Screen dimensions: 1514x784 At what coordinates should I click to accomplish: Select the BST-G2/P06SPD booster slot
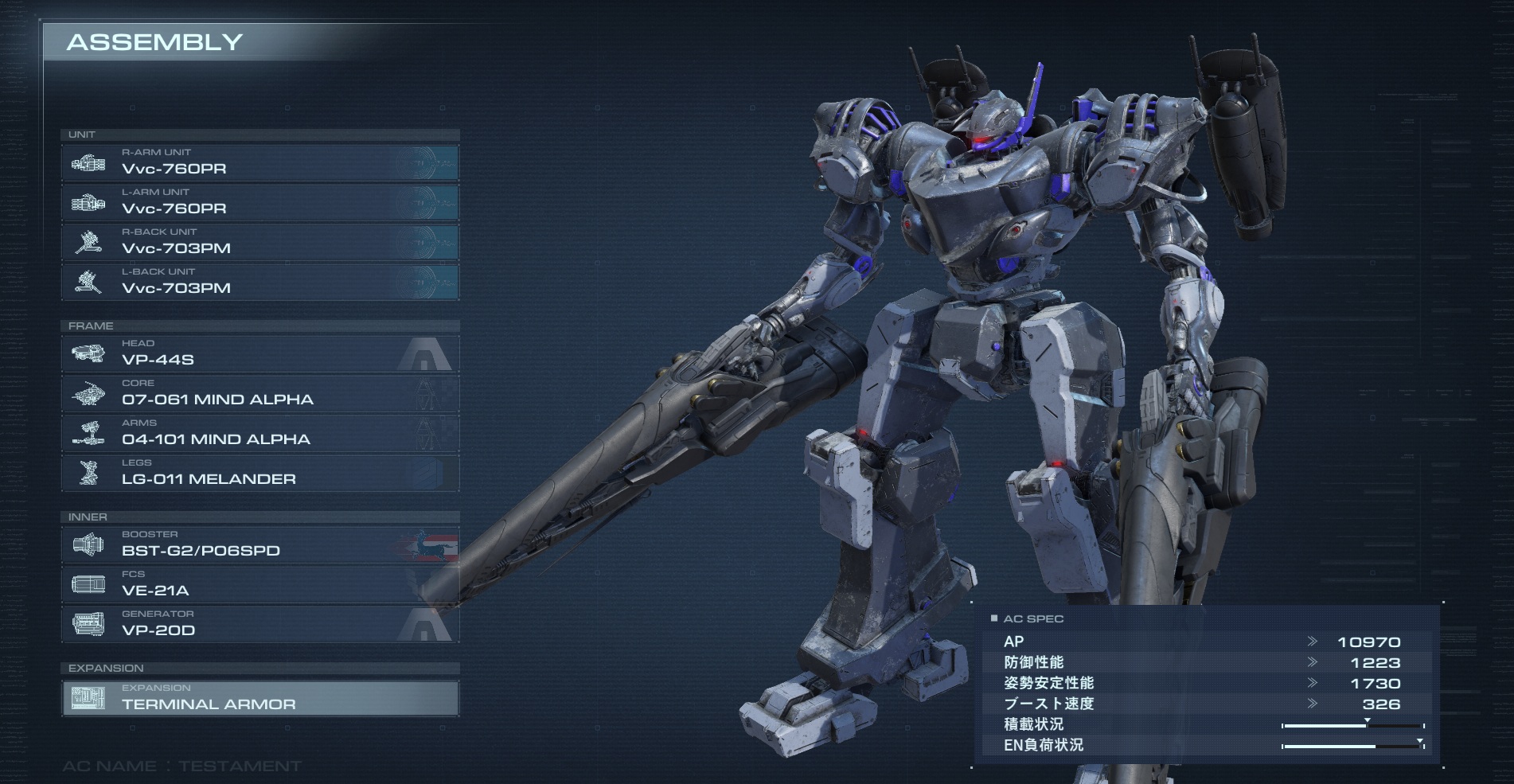(260, 545)
